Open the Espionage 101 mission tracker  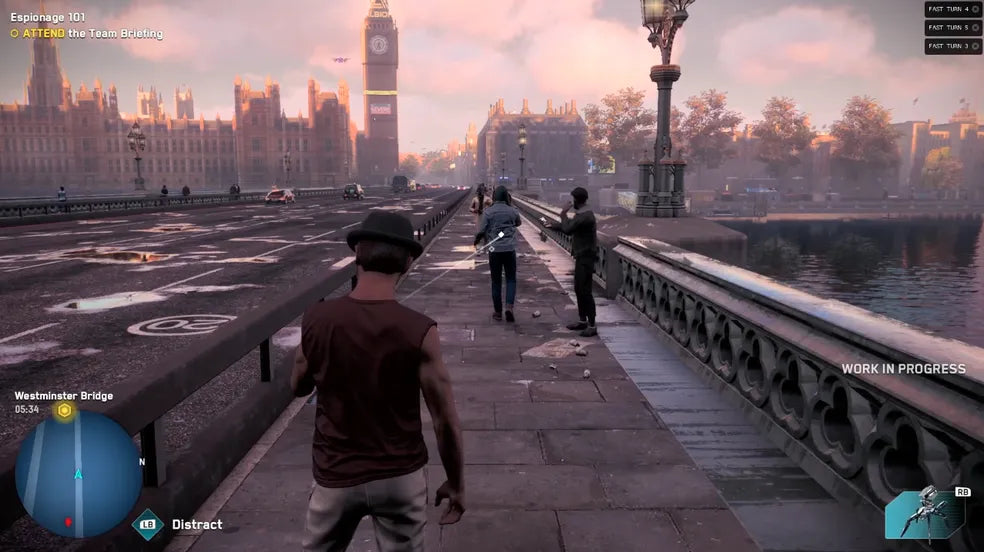[x=47, y=18]
